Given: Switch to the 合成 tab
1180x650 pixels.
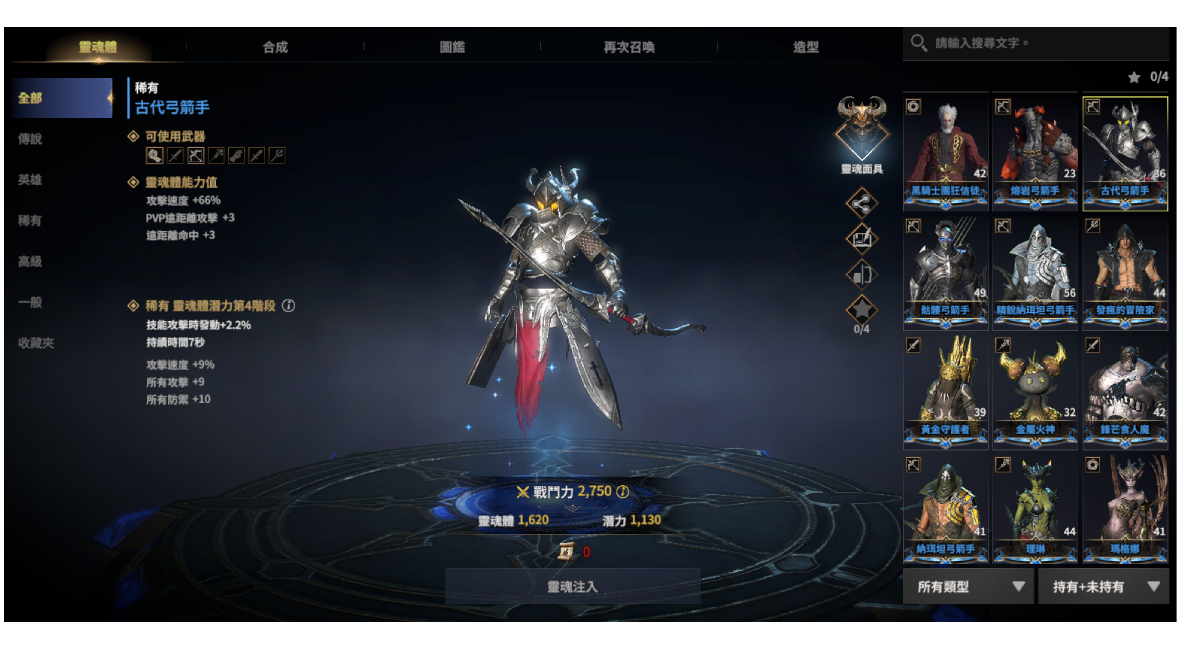Looking at the screenshot, I should coord(275,47).
